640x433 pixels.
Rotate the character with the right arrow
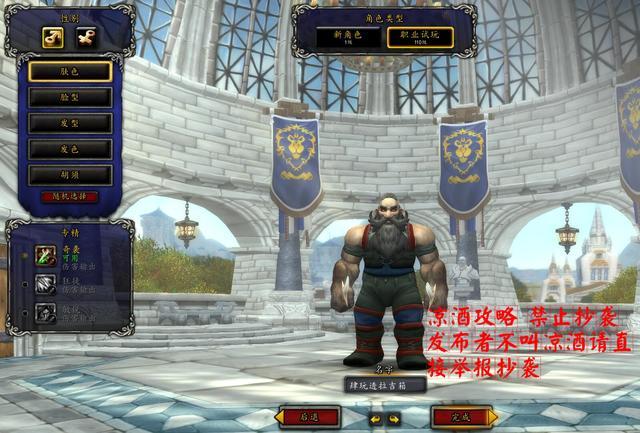pyautogui.click(x=393, y=418)
